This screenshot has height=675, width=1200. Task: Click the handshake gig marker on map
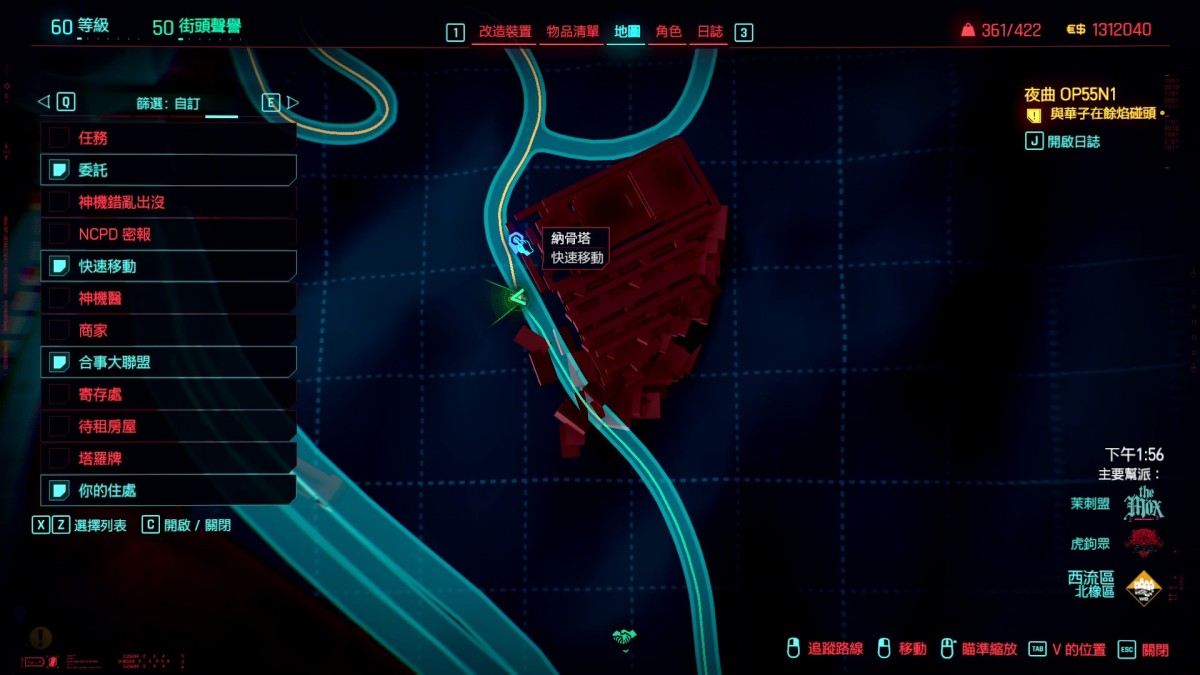pyautogui.click(x=625, y=637)
